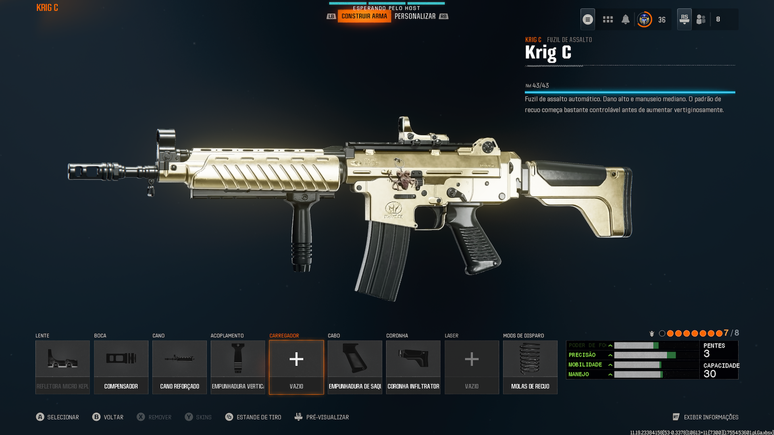The image size is (774, 435).
Task: Open the grid menu icon
Action: coord(607,19)
